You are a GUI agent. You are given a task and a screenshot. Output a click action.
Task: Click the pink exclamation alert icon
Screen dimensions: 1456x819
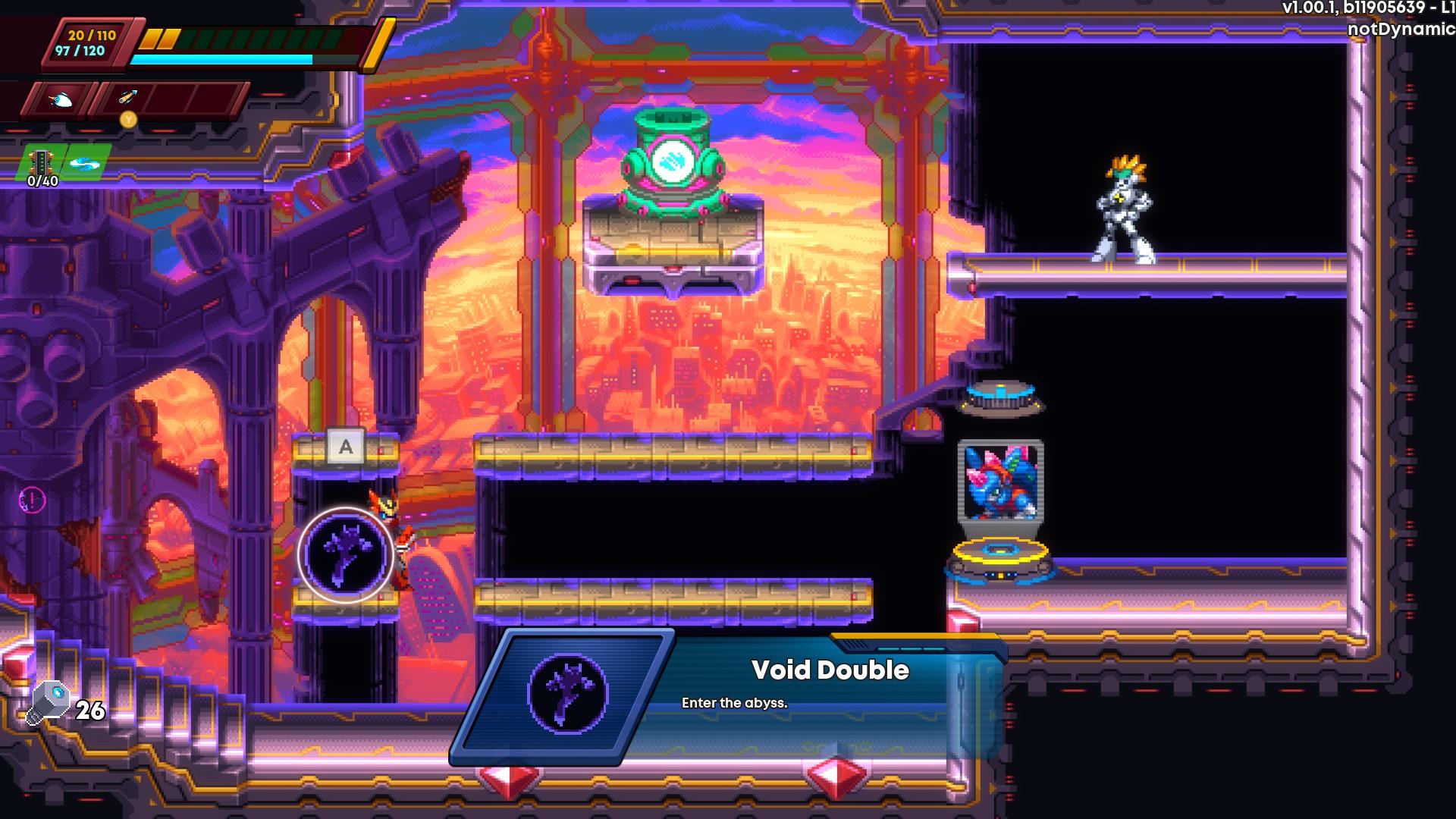point(32,500)
